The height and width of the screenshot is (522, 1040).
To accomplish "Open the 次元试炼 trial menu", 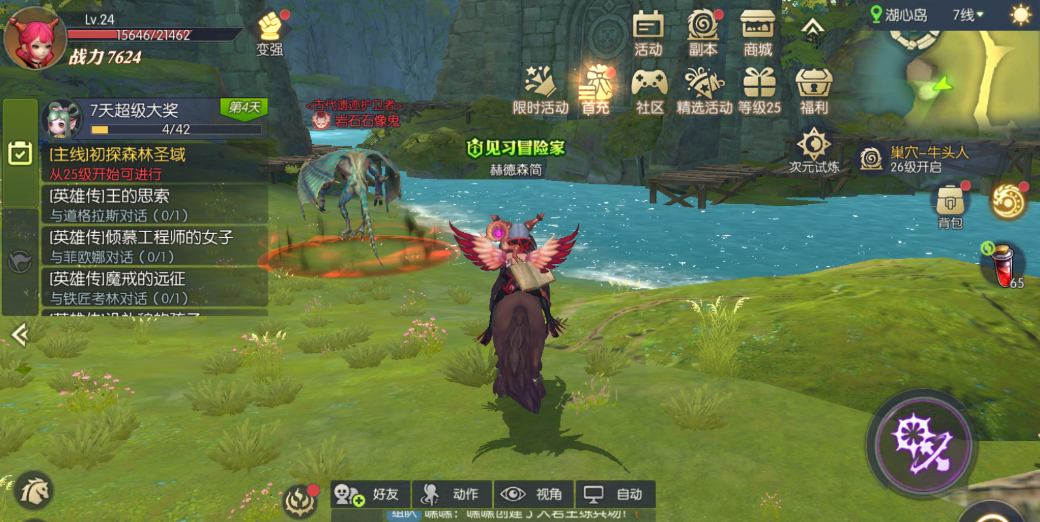I will tap(814, 150).
